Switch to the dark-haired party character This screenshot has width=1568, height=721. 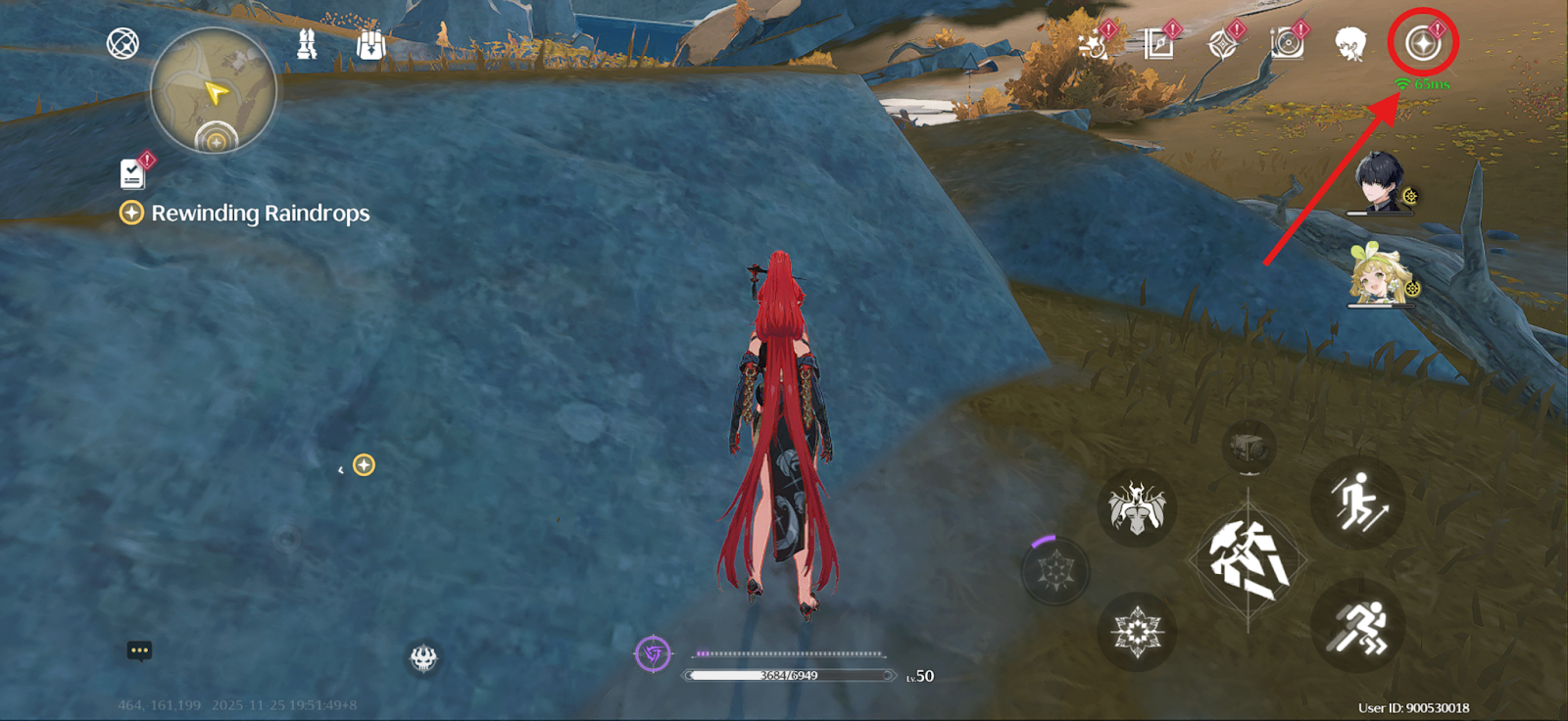pyautogui.click(x=1380, y=182)
